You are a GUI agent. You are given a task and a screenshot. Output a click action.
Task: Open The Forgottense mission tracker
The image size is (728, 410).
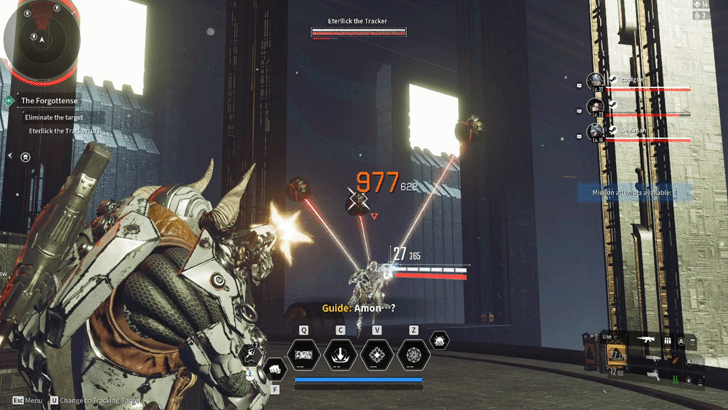[49, 100]
